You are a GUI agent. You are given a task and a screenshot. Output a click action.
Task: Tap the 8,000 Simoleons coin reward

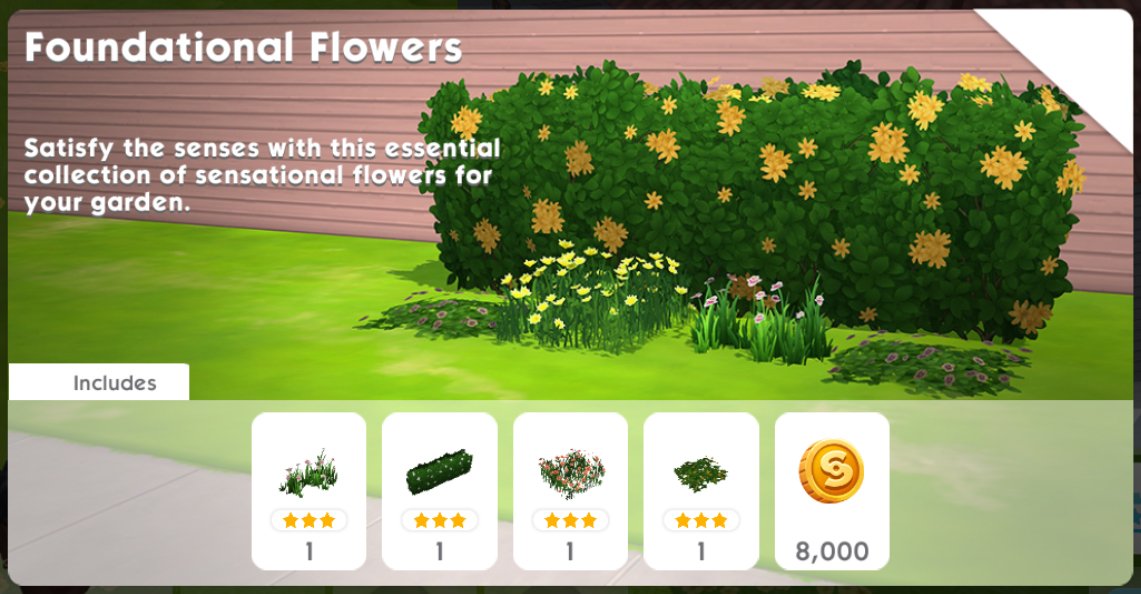[831, 490]
